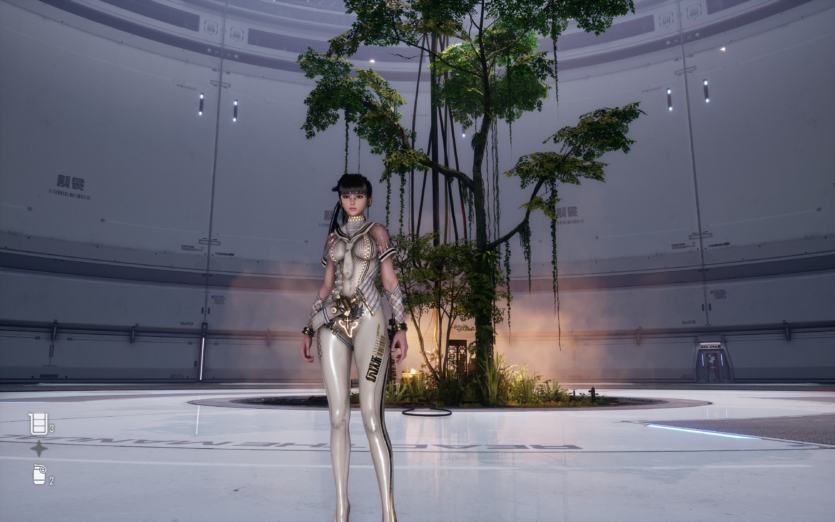The height and width of the screenshot is (522, 835).
Task: Select the grenade canister item icon
Action: [x=39, y=474]
